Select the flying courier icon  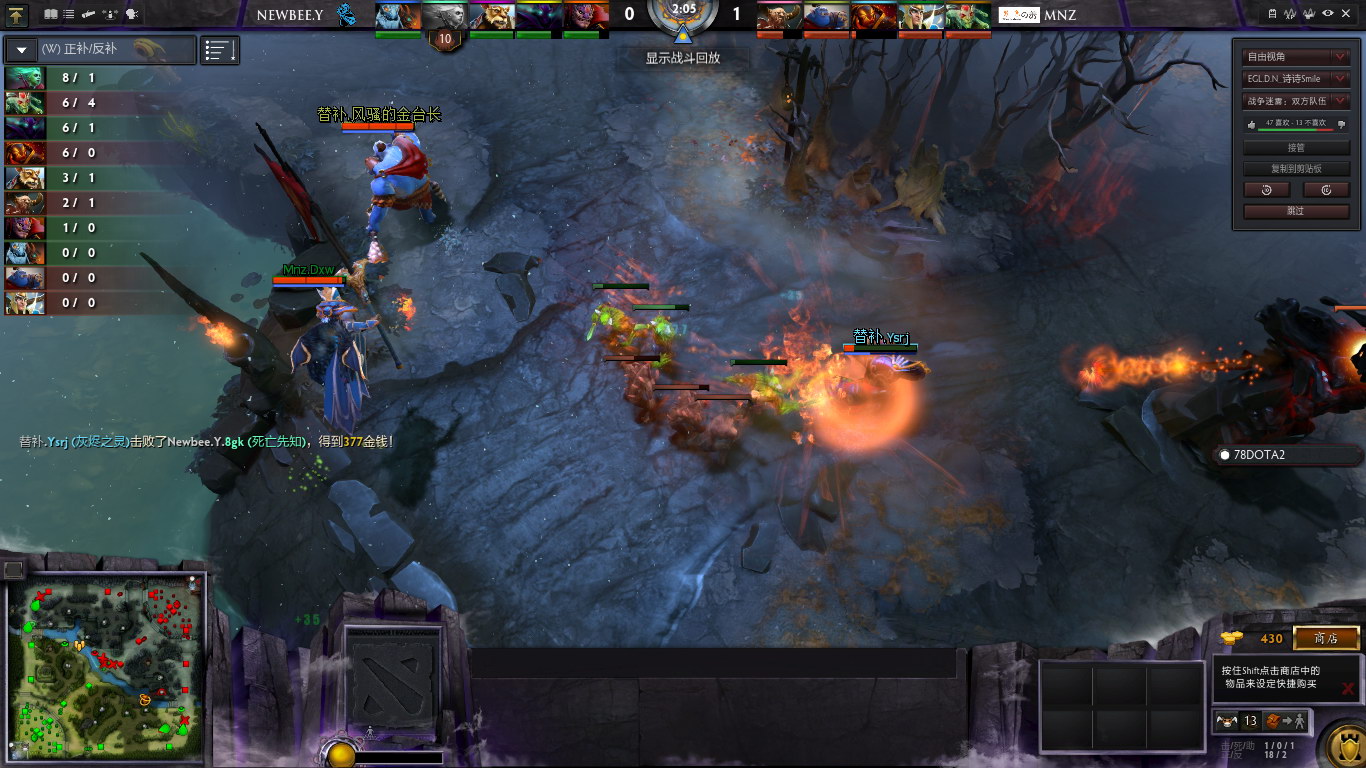[1225, 721]
